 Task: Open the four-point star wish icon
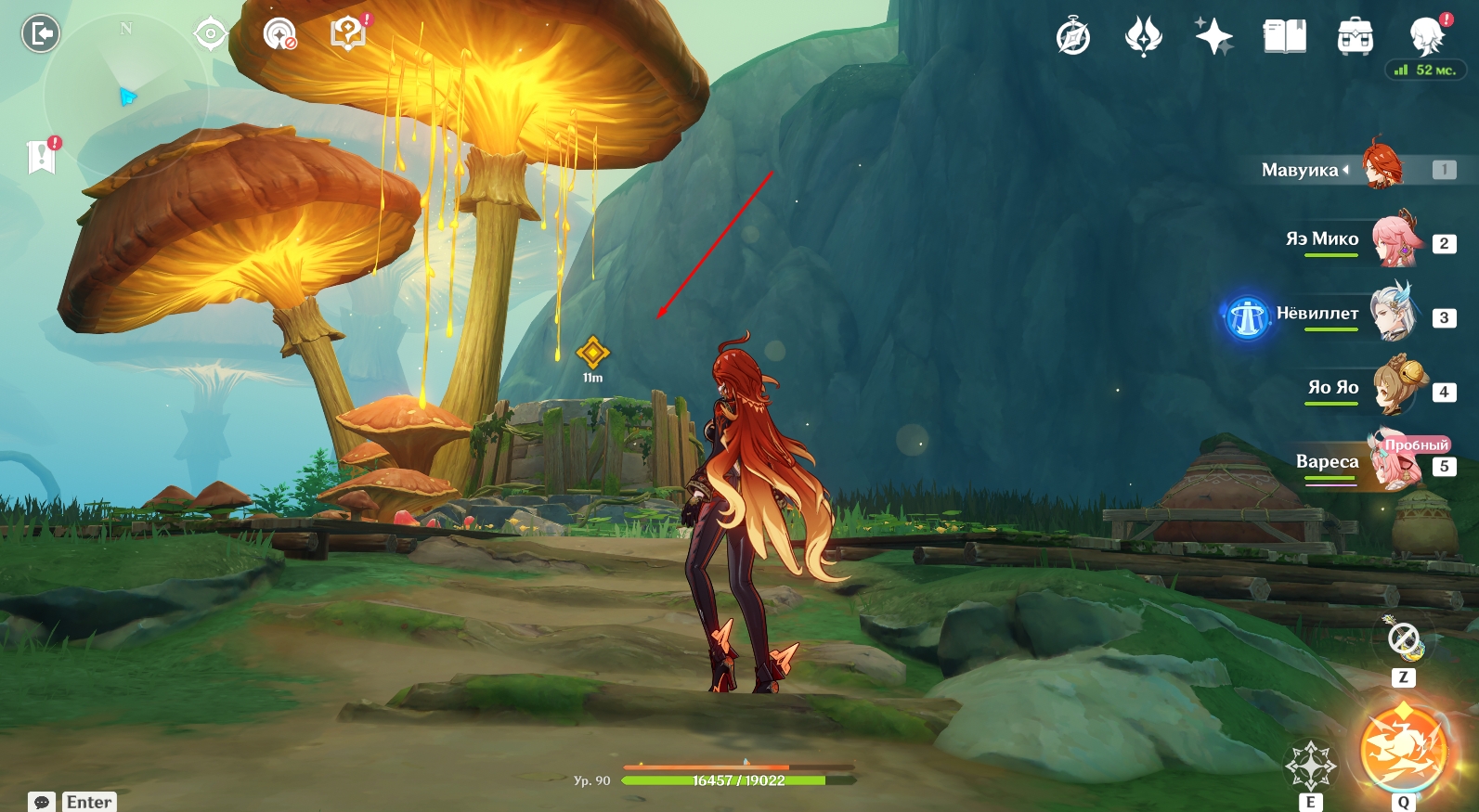(x=1213, y=37)
